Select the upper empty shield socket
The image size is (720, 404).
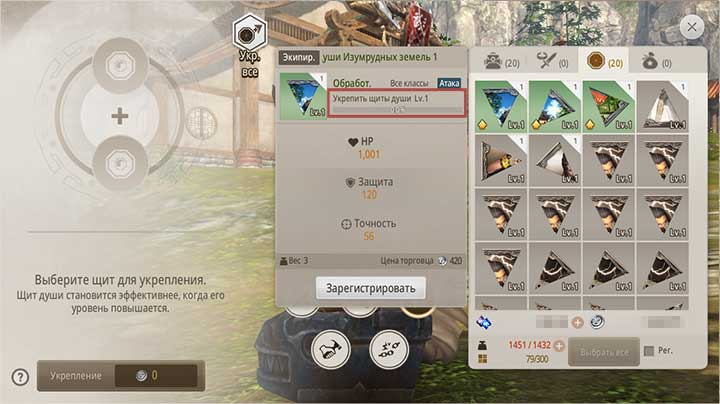120,64
